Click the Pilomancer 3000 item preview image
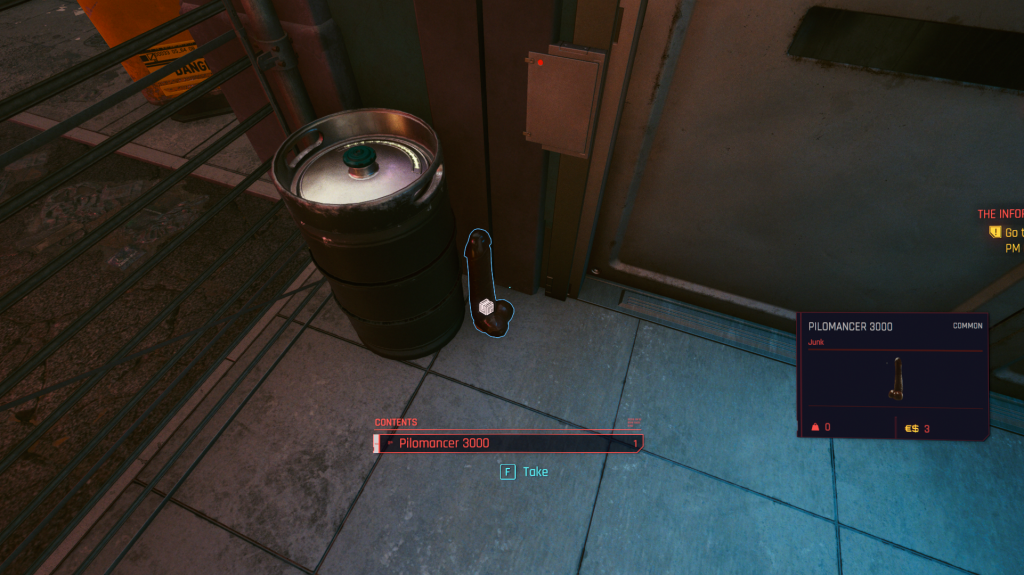Viewport: 1024px width, 575px height. 896,379
